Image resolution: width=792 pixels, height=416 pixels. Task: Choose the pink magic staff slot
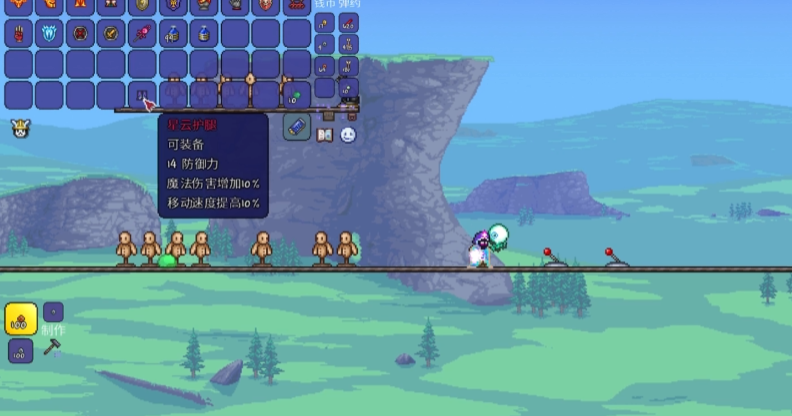pos(141,33)
